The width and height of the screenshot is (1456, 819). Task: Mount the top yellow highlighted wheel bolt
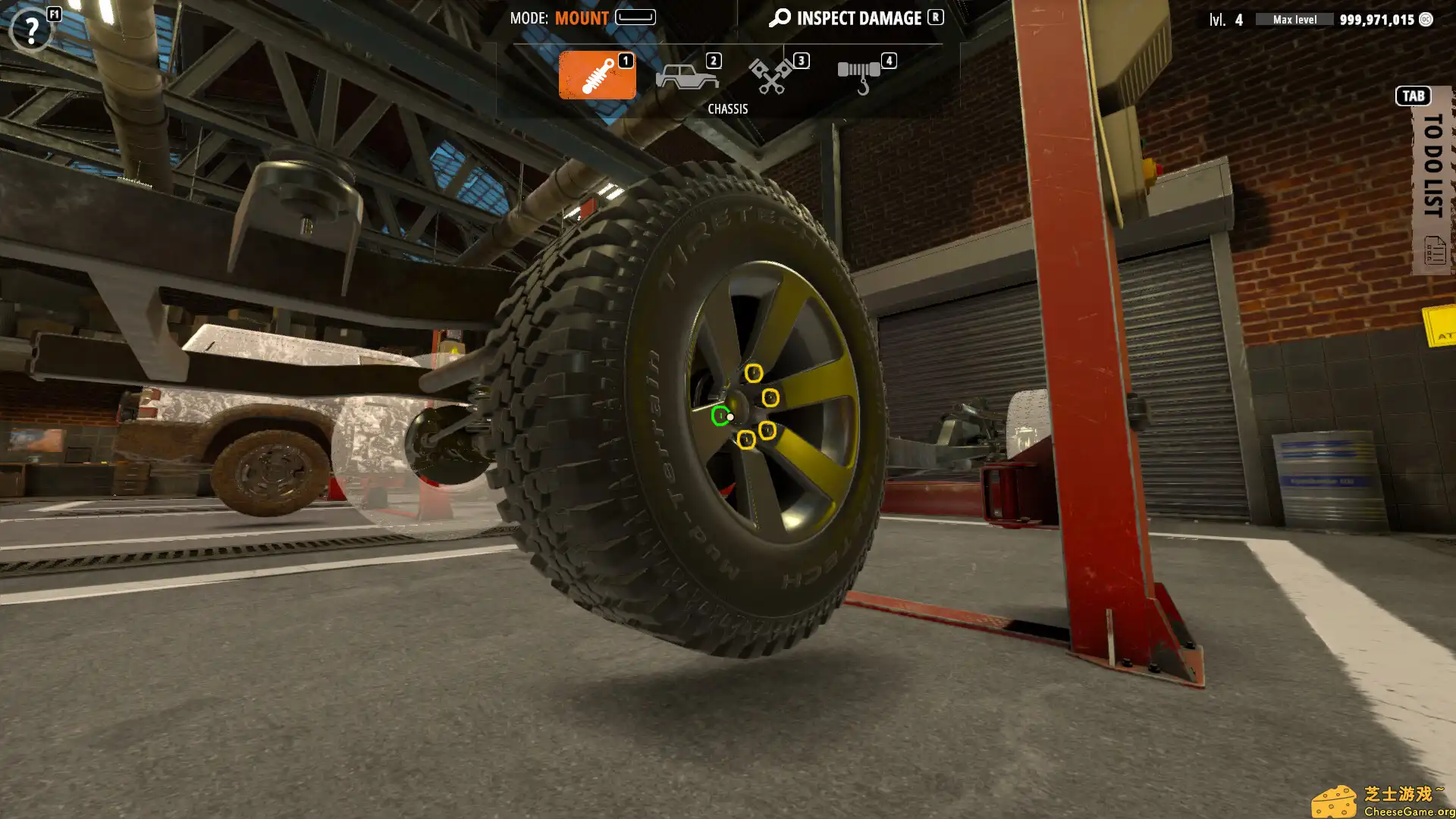click(x=753, y=372)
